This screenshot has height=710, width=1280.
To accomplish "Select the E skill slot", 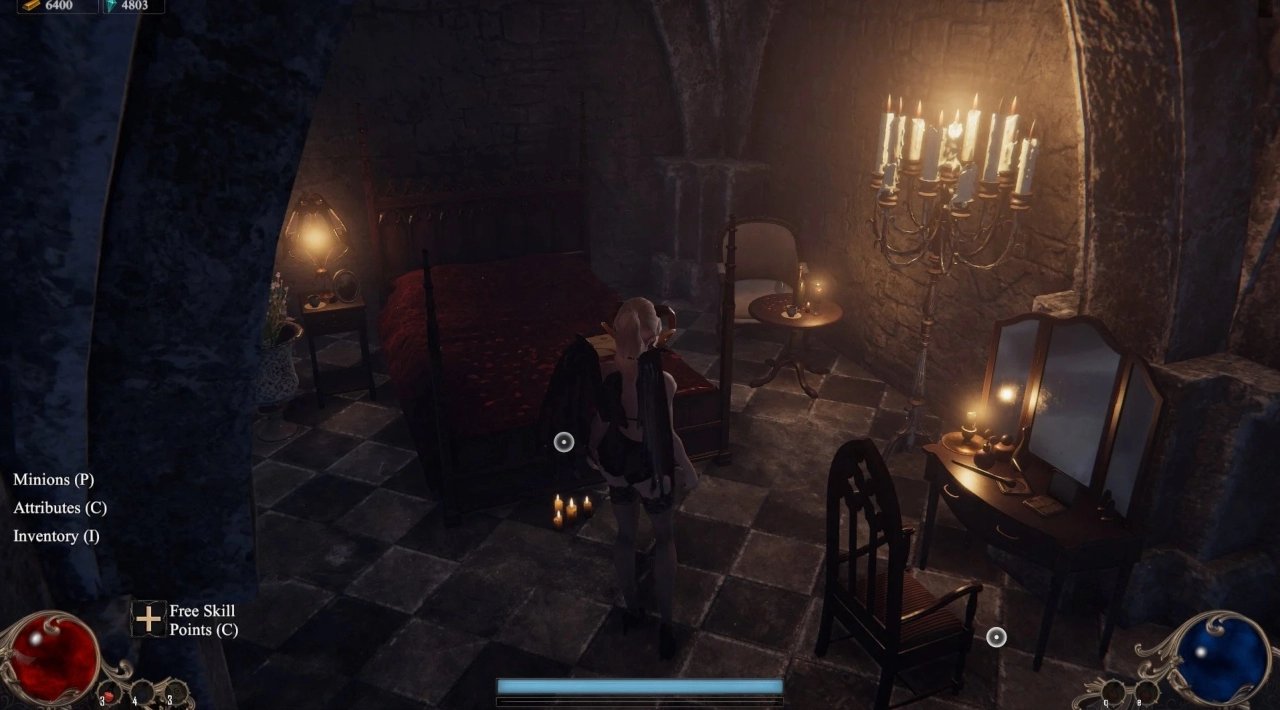I will [x=1146, y=691].
